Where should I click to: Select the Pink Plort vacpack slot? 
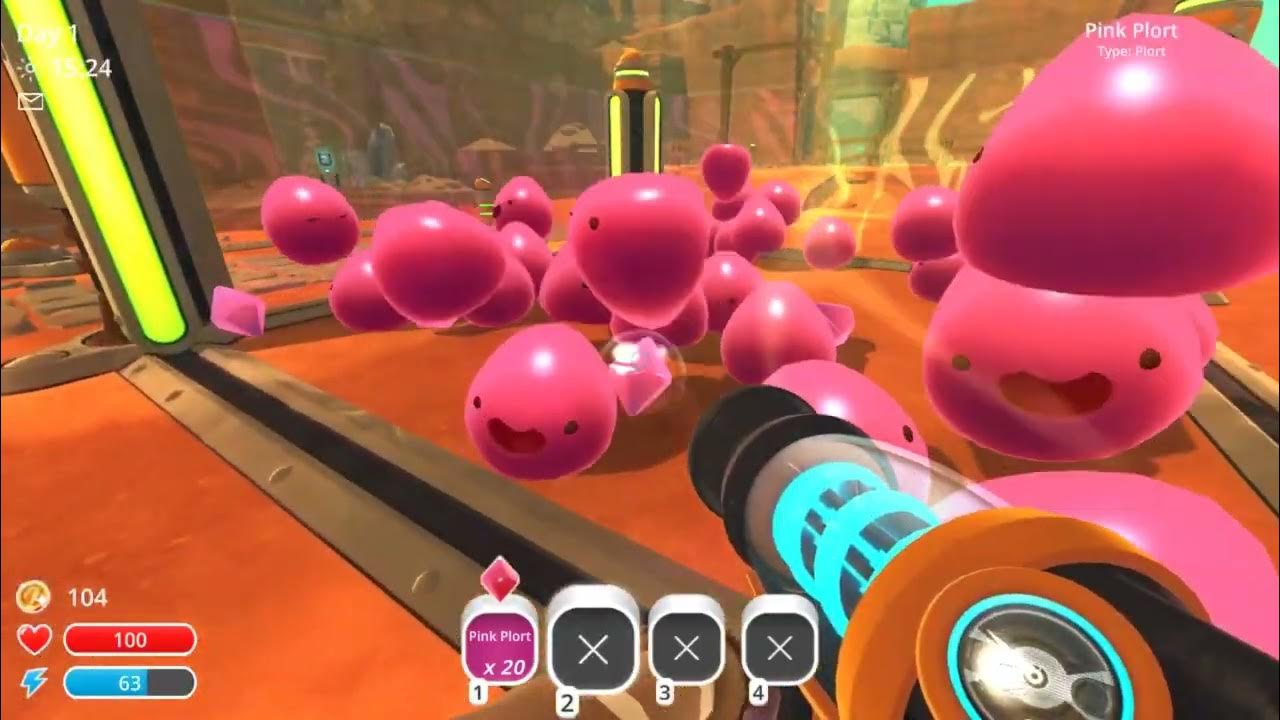point(500,647)
